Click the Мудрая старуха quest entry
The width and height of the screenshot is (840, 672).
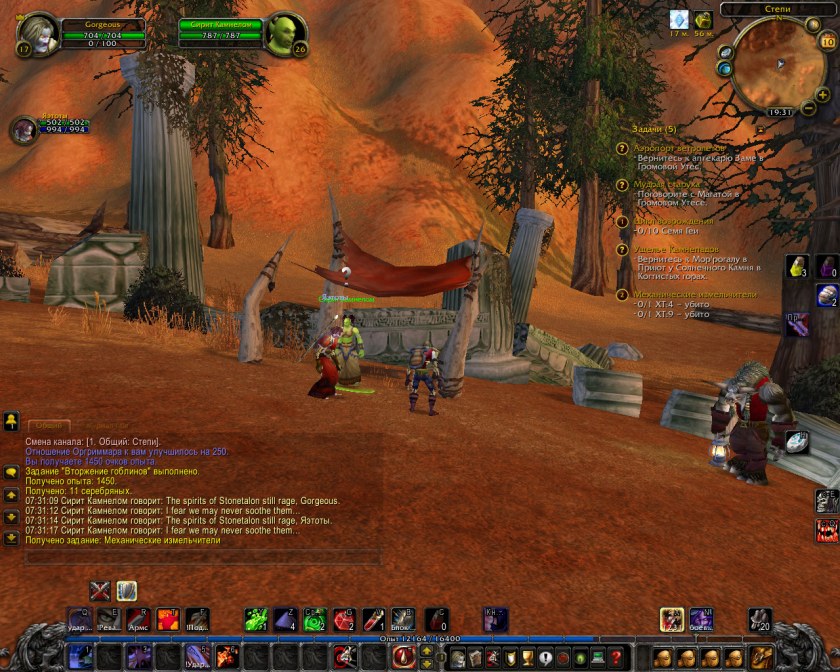(666, 184)
